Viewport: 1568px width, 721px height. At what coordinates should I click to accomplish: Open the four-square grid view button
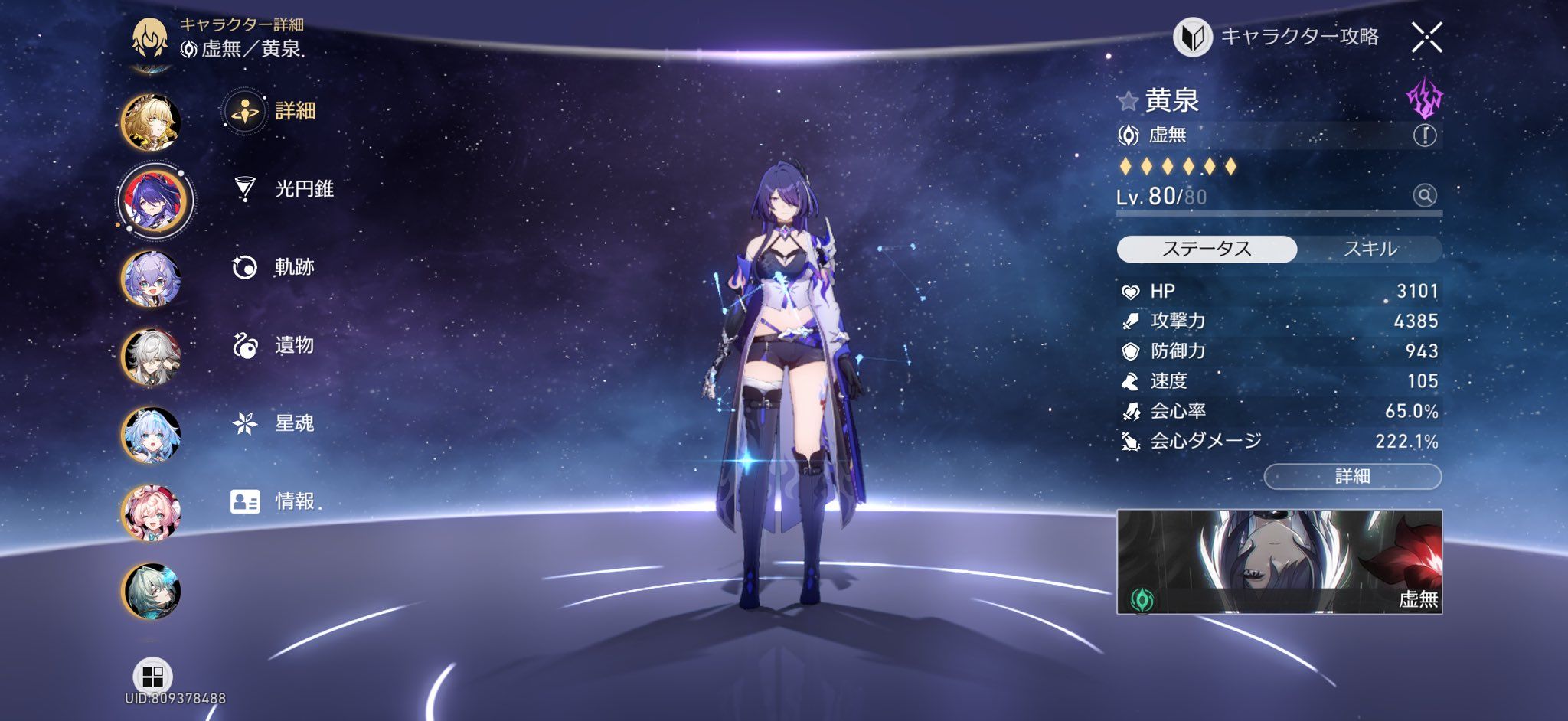[152, 676]
